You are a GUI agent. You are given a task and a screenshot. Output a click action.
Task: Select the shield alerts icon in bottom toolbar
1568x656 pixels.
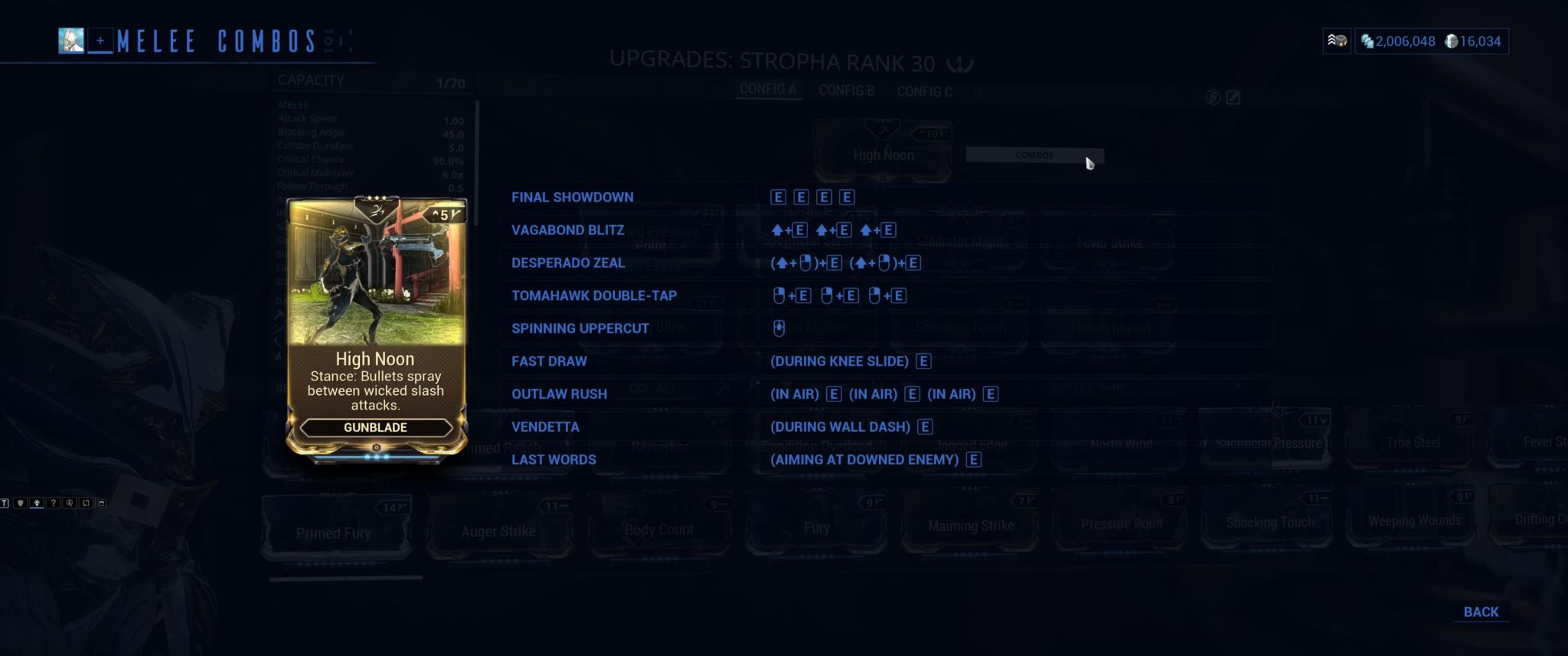tap(21, 504)
